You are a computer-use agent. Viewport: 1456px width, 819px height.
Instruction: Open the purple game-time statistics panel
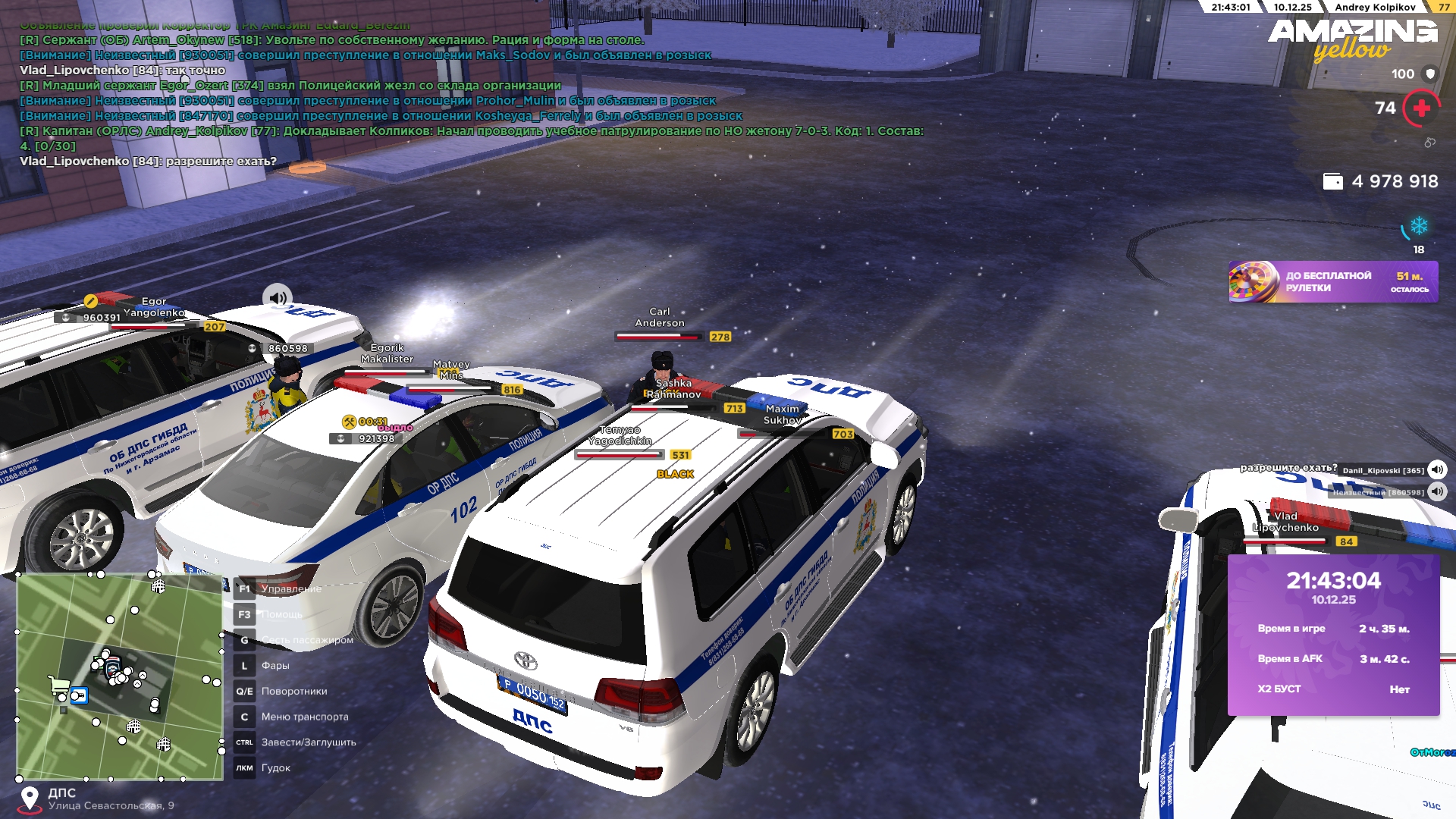[1333, 635]
